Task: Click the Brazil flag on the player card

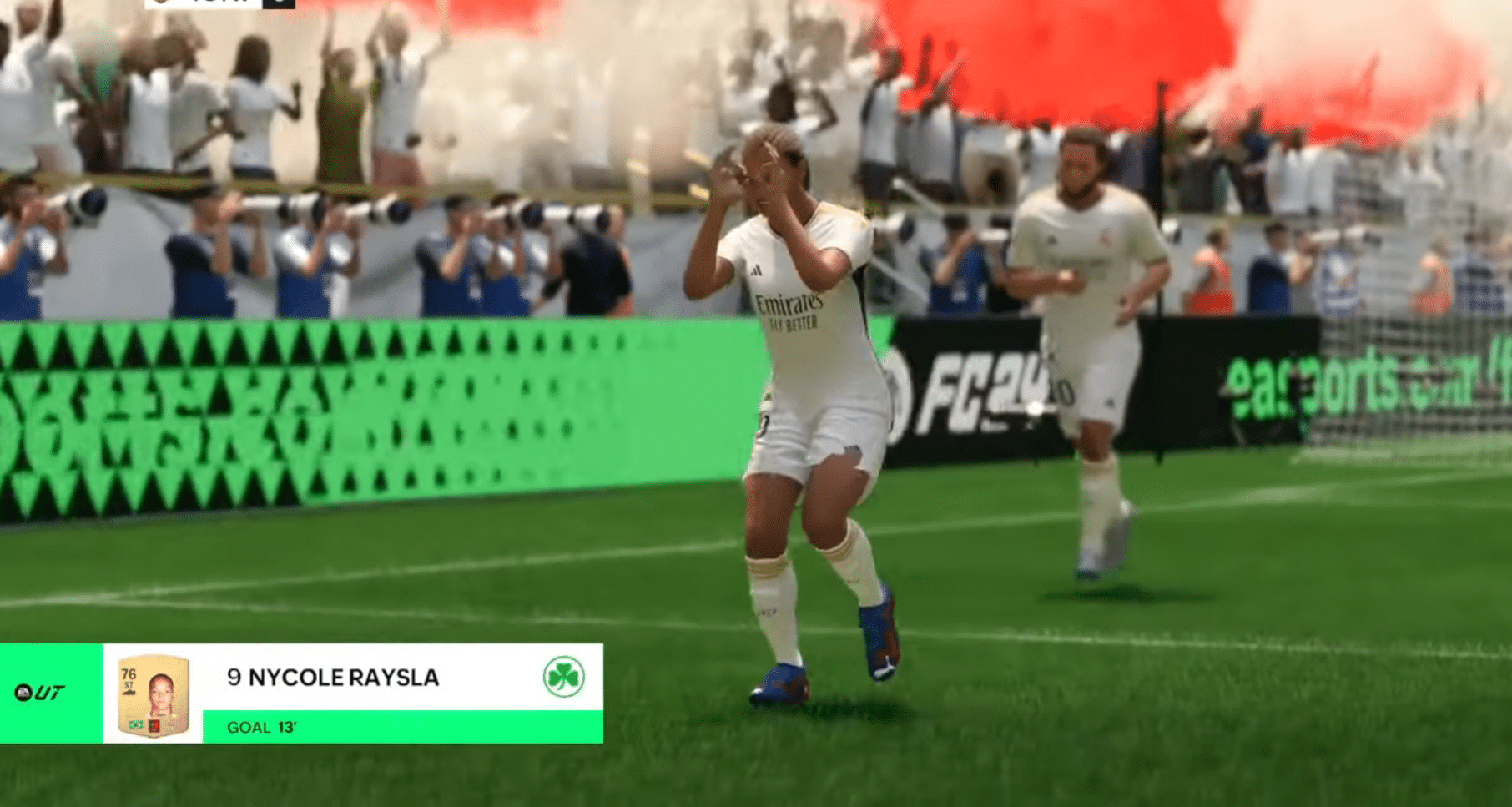Action: [x=135, y=725]
